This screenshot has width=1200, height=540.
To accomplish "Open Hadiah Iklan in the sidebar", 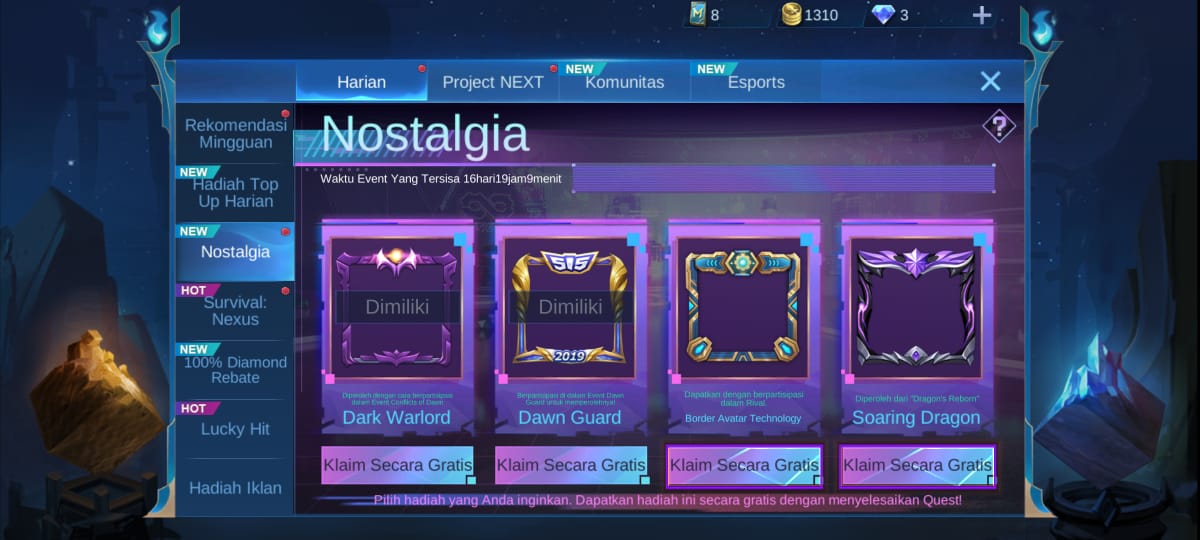I will (x=235, y=488).
